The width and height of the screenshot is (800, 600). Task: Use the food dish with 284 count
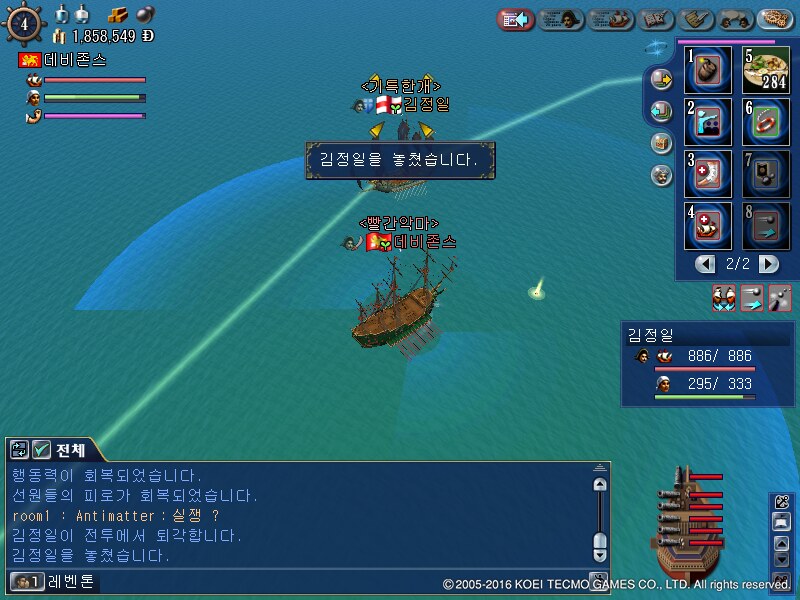[766, 70]
